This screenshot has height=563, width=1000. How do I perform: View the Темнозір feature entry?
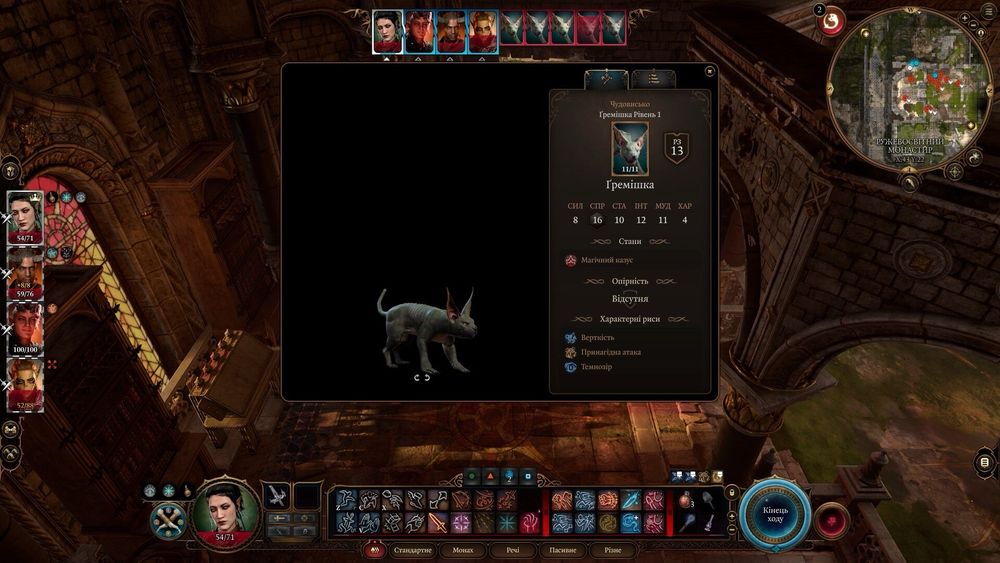tap(596, 367)
